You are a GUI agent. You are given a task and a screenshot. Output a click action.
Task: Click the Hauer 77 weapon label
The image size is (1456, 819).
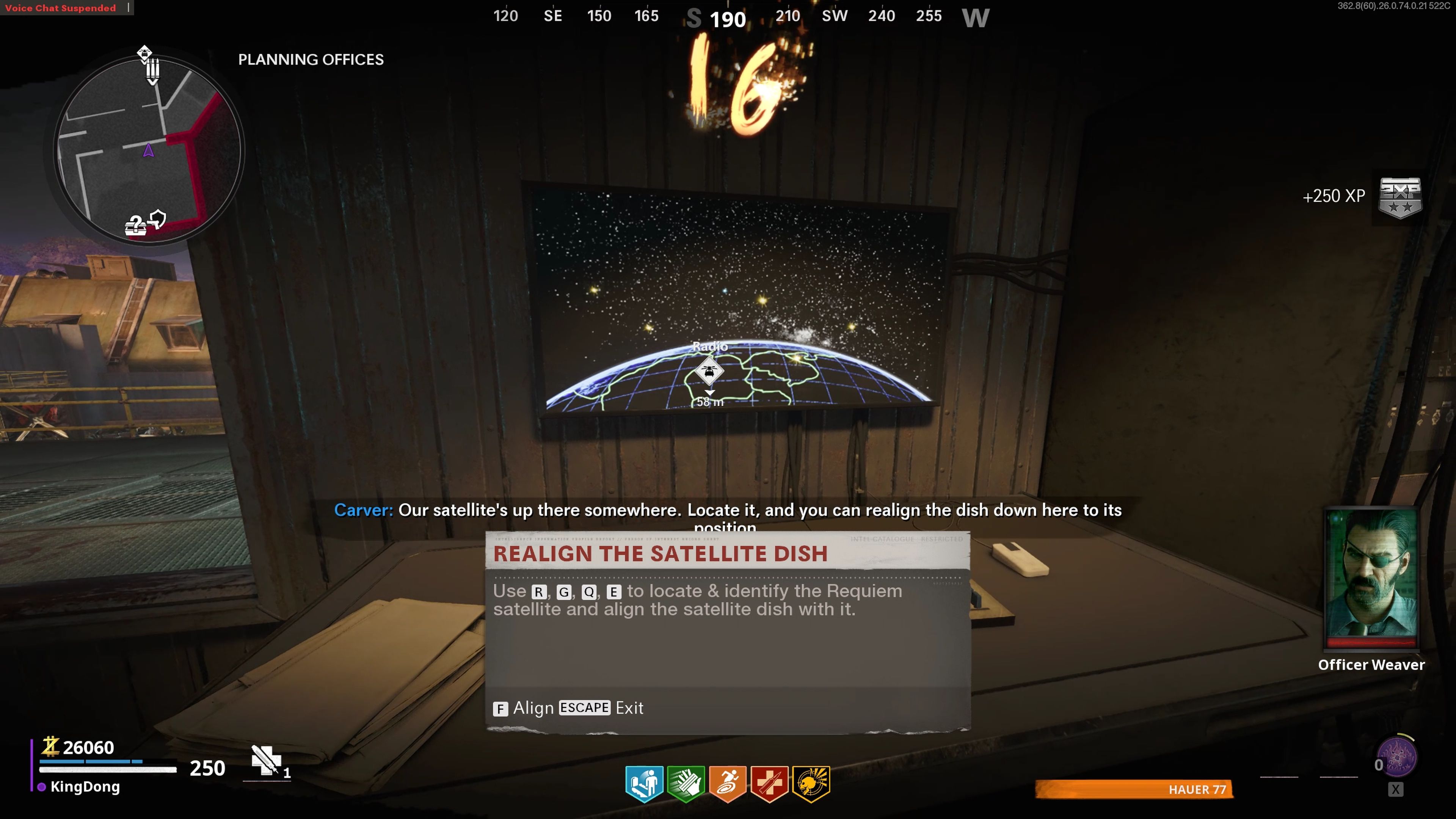point(1197,789)
